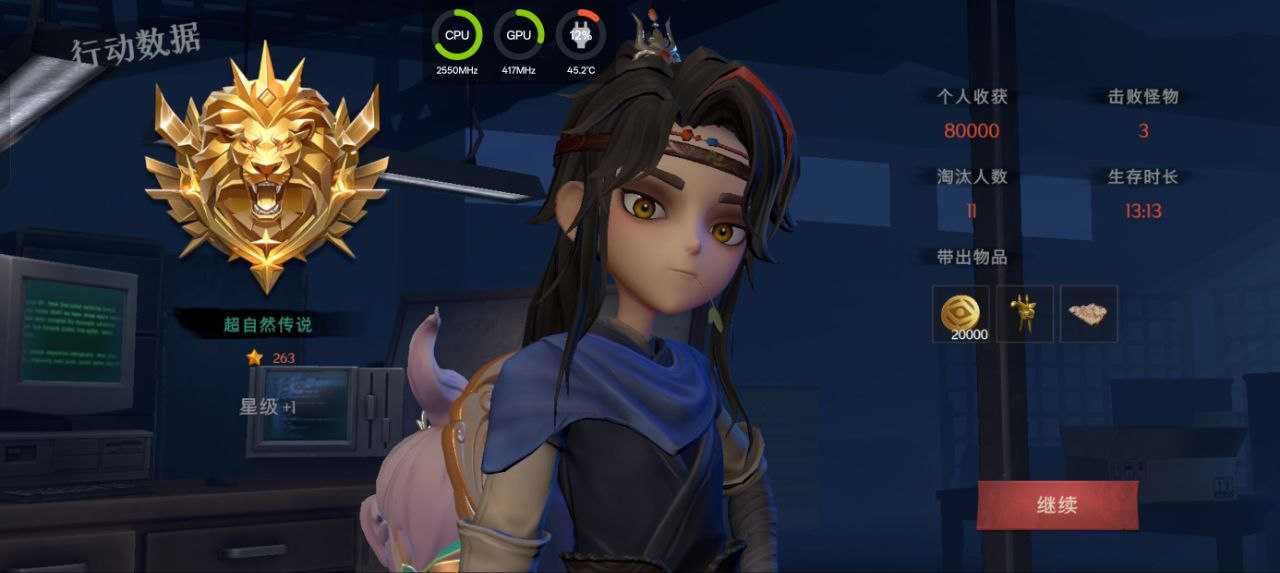Select the gold coin 20000 item slot
1280x573 pixels.
pos(961,314)
